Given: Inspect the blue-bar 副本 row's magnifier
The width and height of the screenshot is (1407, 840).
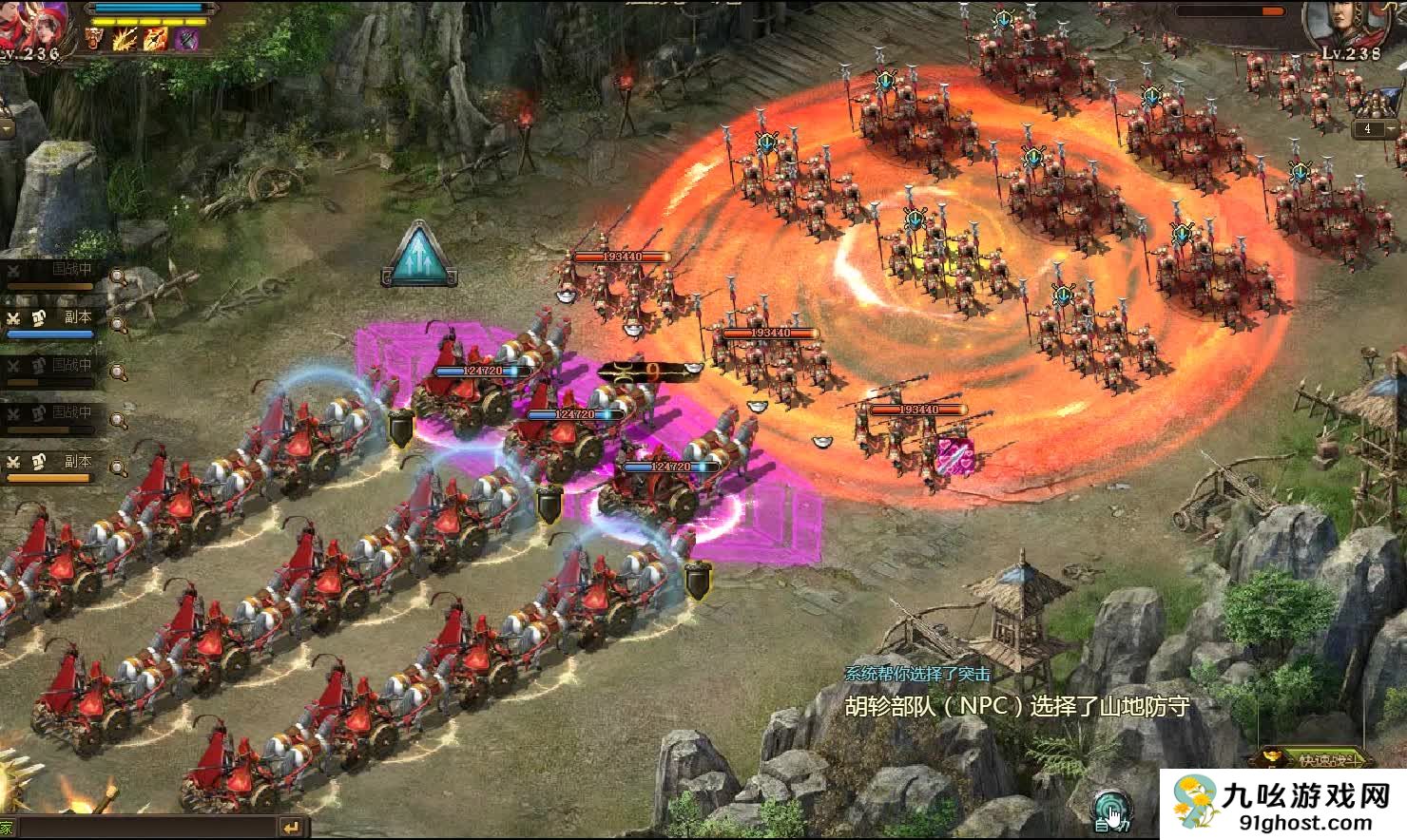Looking at the screenshot, I should tap(119, 324).
